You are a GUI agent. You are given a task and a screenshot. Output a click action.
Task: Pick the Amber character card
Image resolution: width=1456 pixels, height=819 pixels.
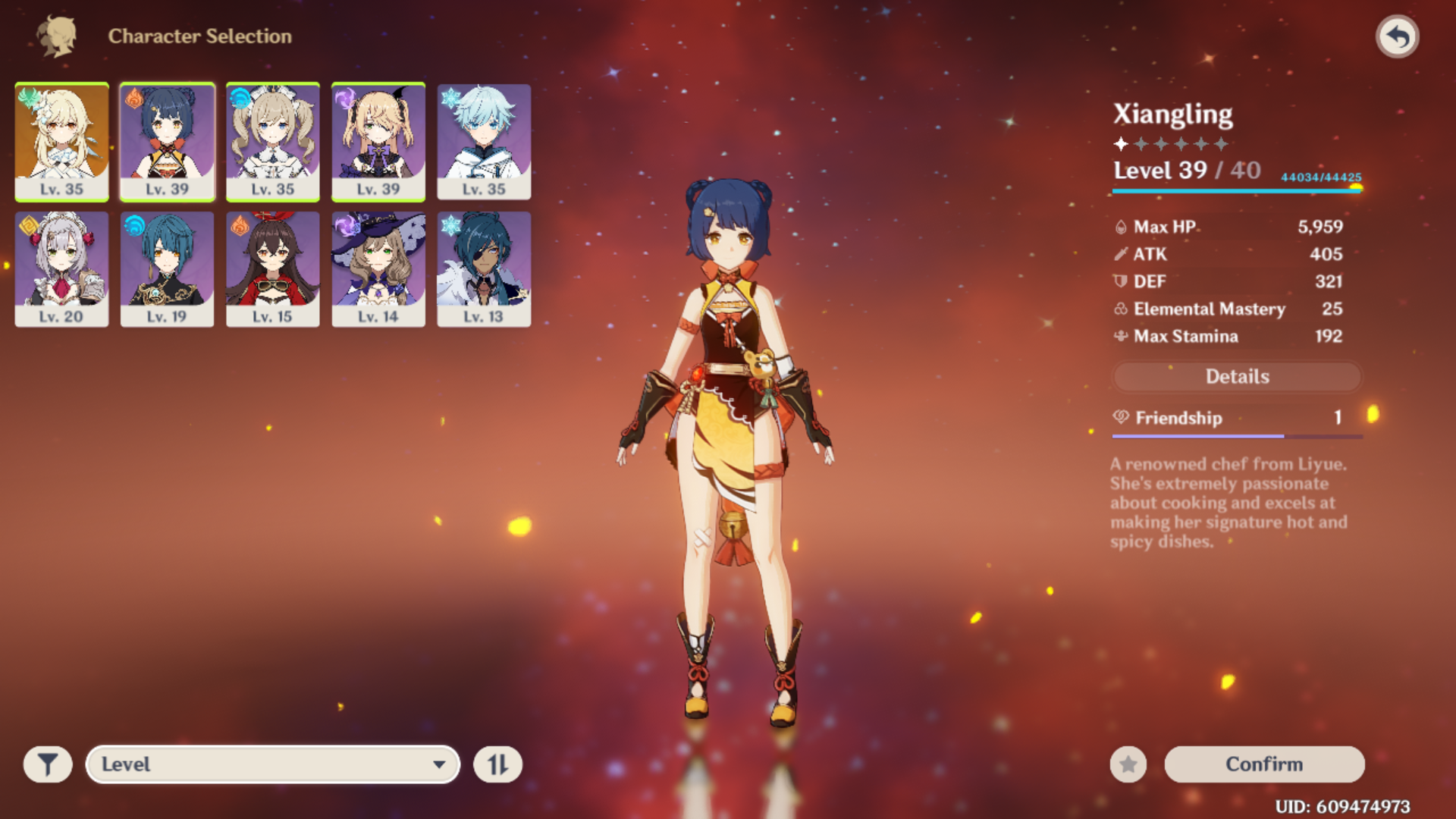point(272,269)
